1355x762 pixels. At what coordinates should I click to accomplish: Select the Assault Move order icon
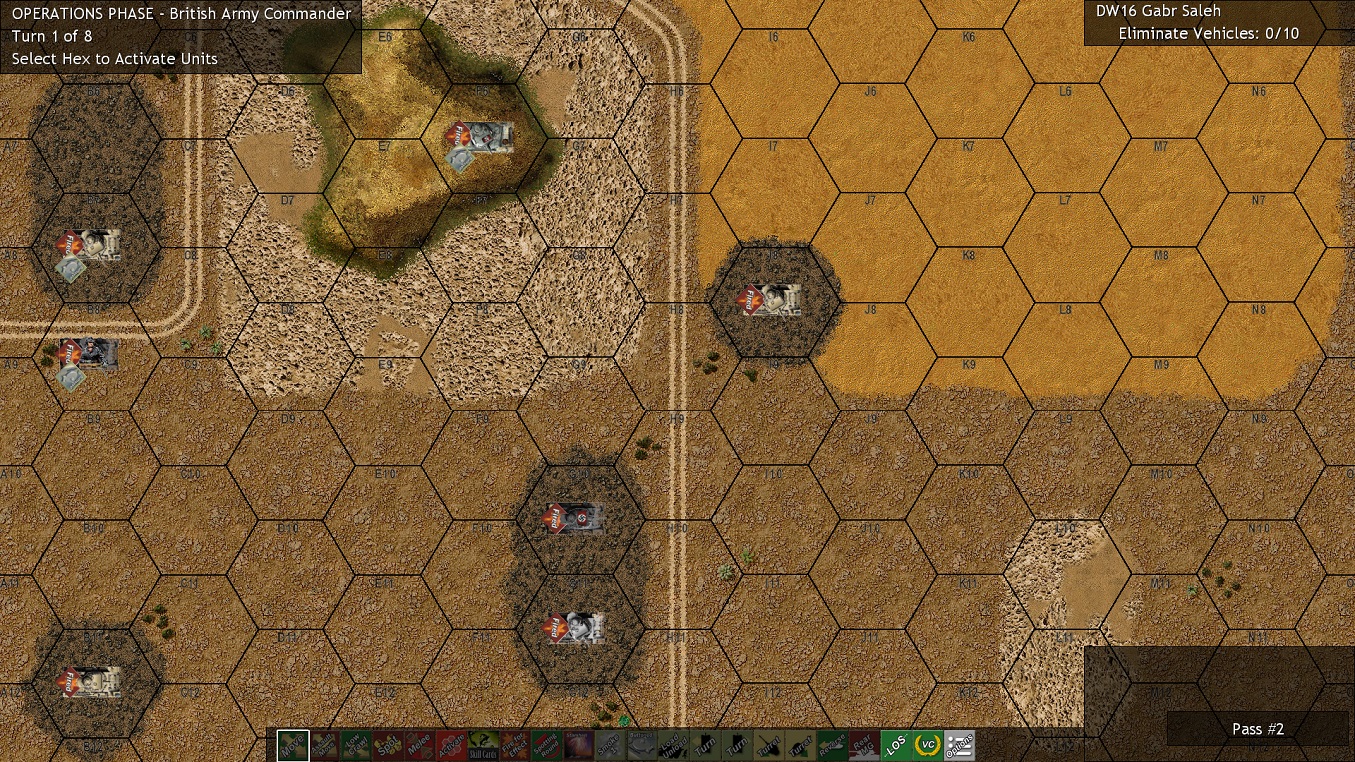325,744
